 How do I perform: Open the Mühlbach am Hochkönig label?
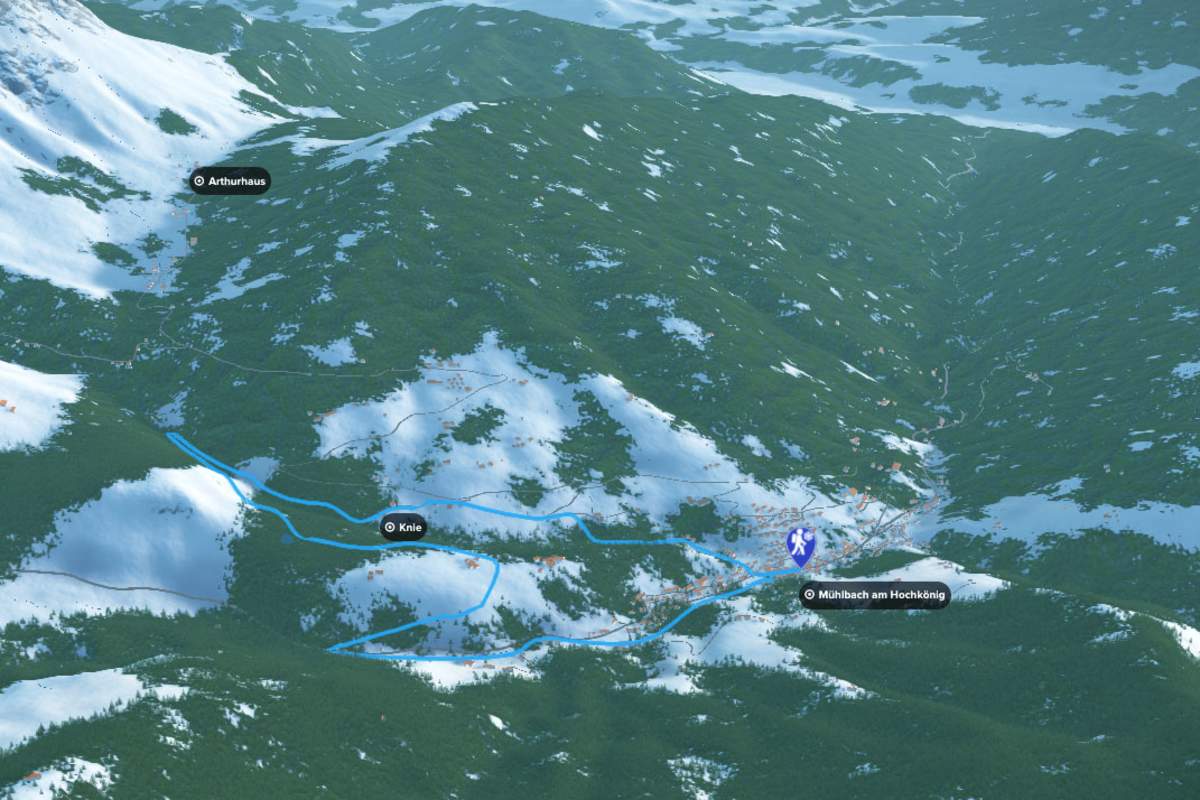(875, 595)
